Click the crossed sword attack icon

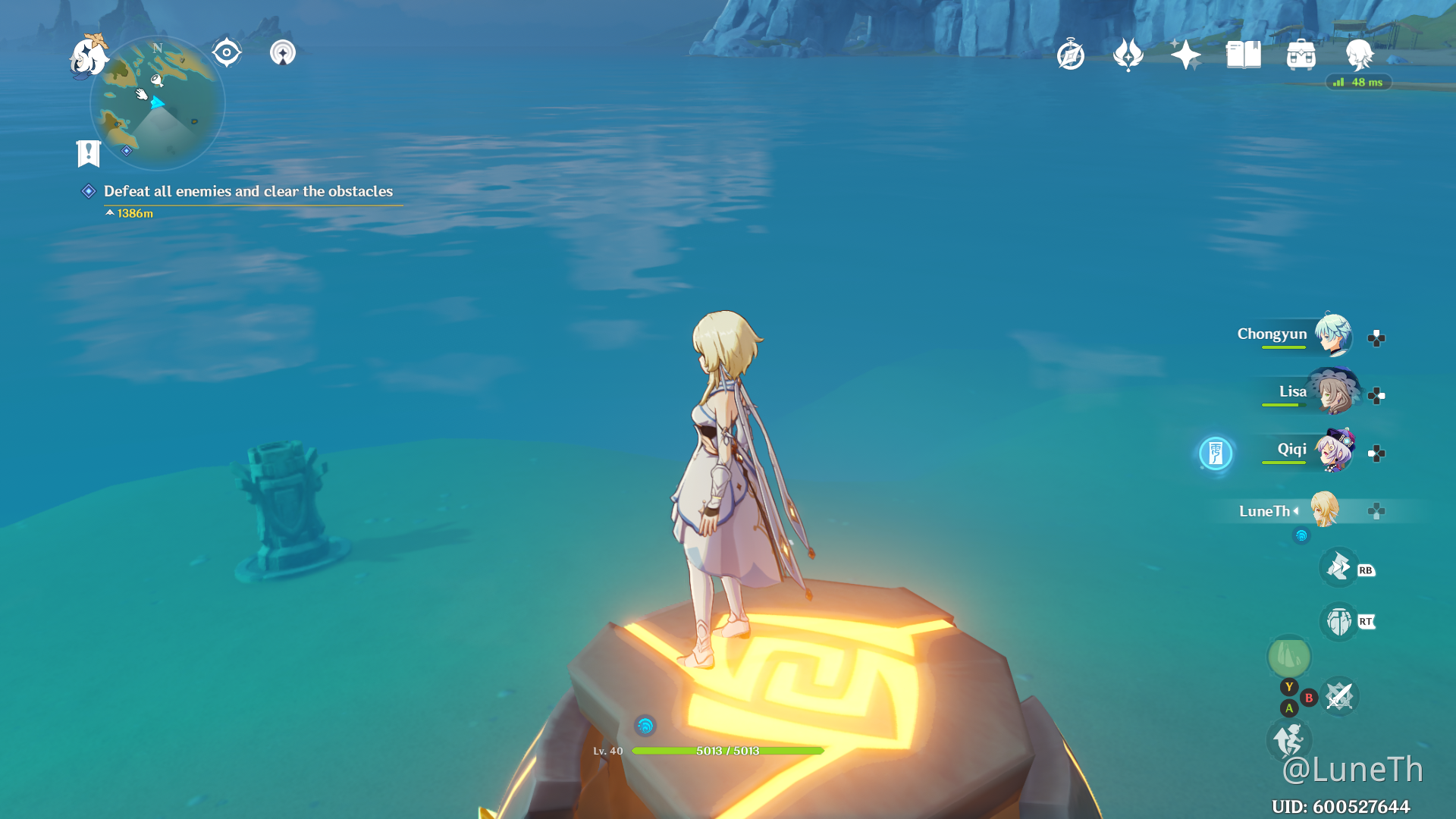pyautogui.click(x=1339, y=697)
